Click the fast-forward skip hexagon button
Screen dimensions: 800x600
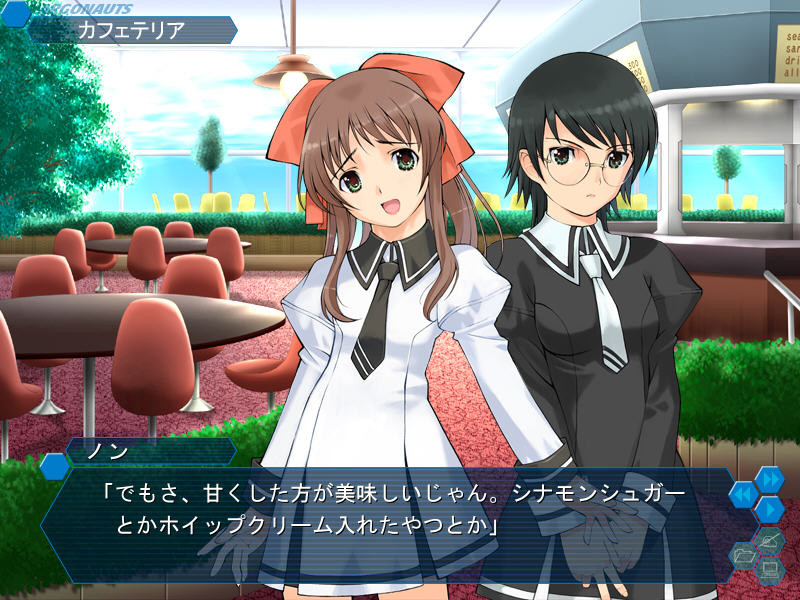tap(769, 480)
